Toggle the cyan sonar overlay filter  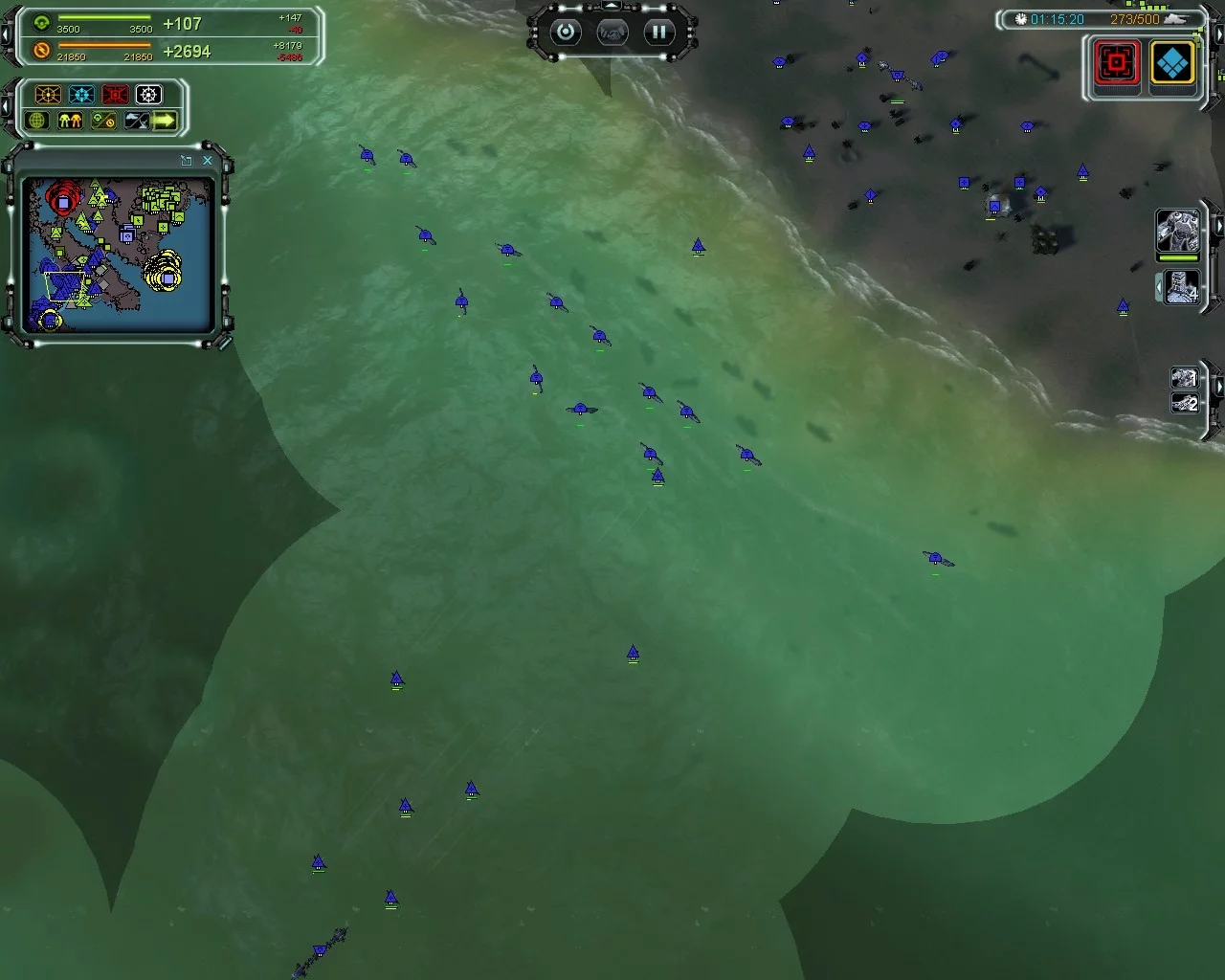[x=81, y=95]
